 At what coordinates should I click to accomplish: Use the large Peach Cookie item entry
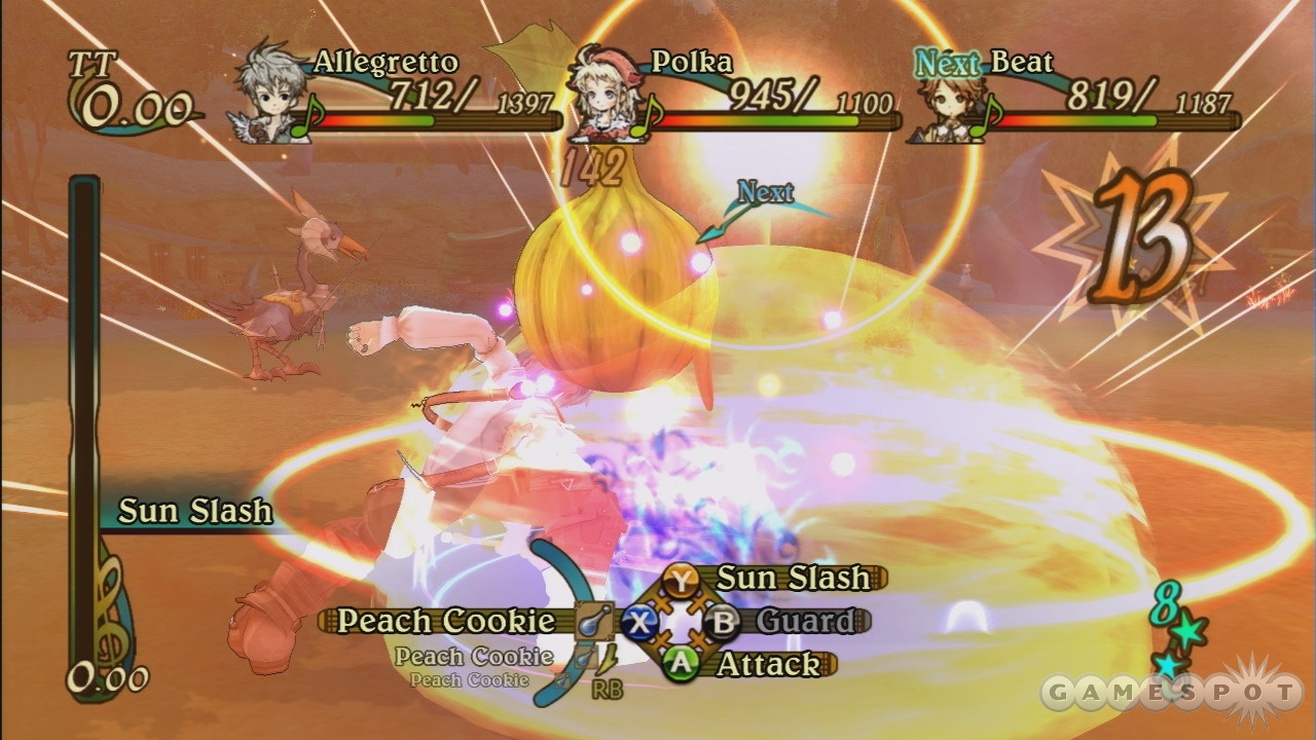tap(446, 621)
